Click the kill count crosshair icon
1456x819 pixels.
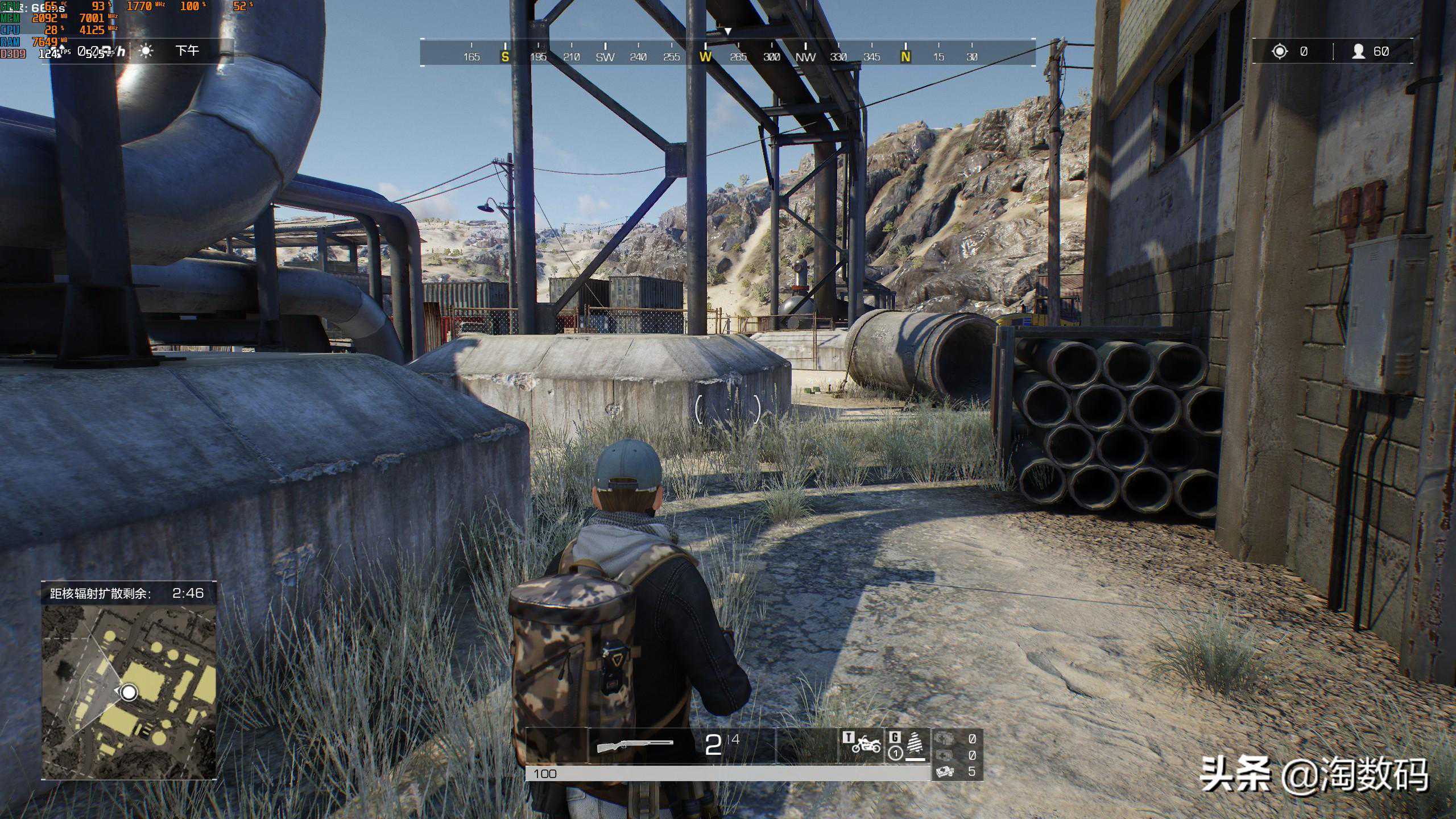point(1280,52)
